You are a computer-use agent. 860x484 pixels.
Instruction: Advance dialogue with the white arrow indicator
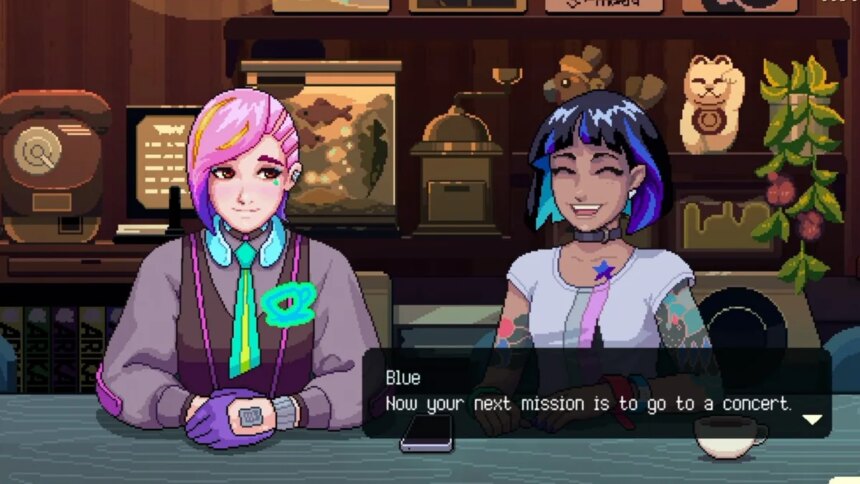(x=813, y=419)
